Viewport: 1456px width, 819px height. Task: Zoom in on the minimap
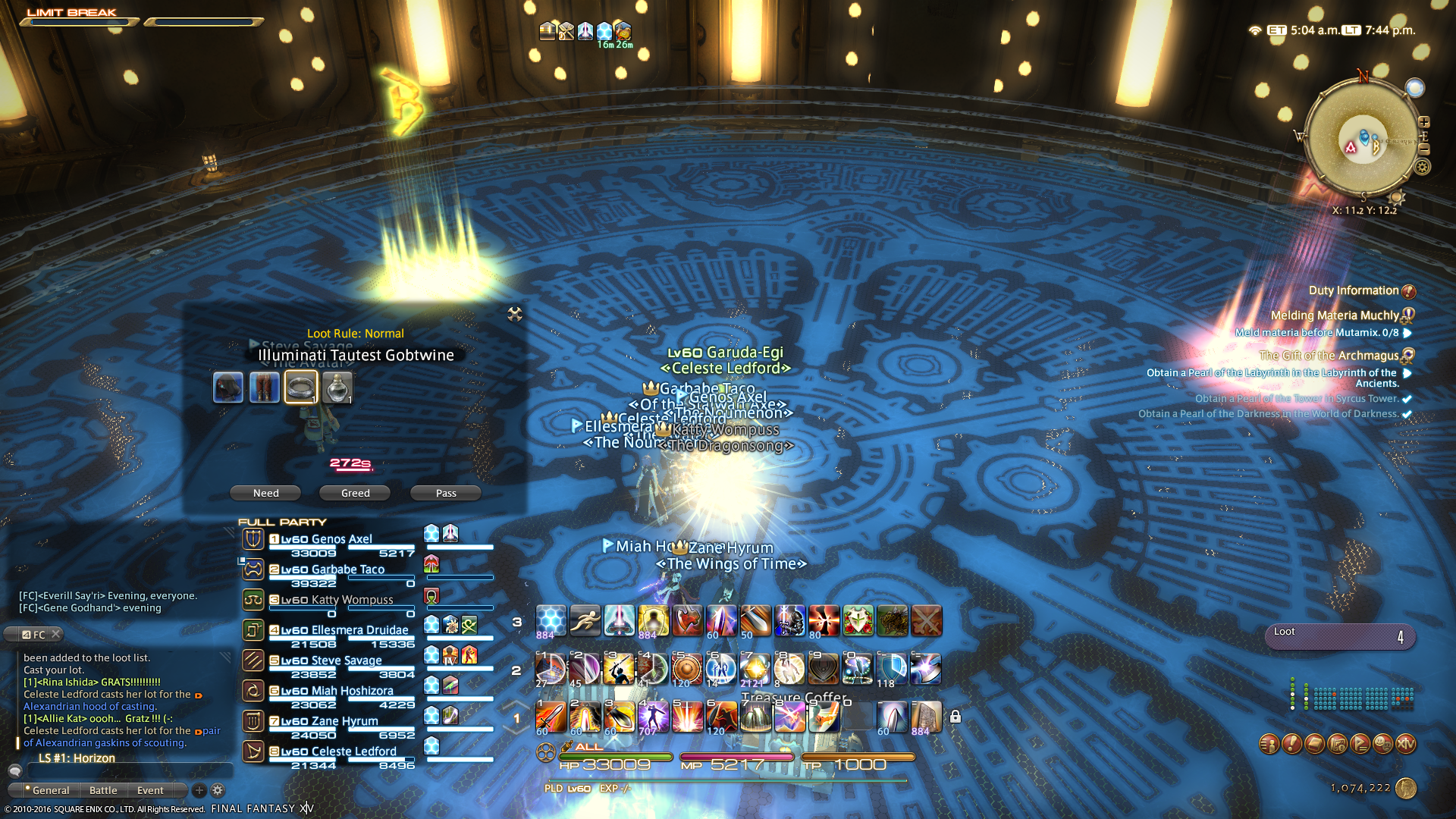pyautogui.click(x=1424, y=122)
